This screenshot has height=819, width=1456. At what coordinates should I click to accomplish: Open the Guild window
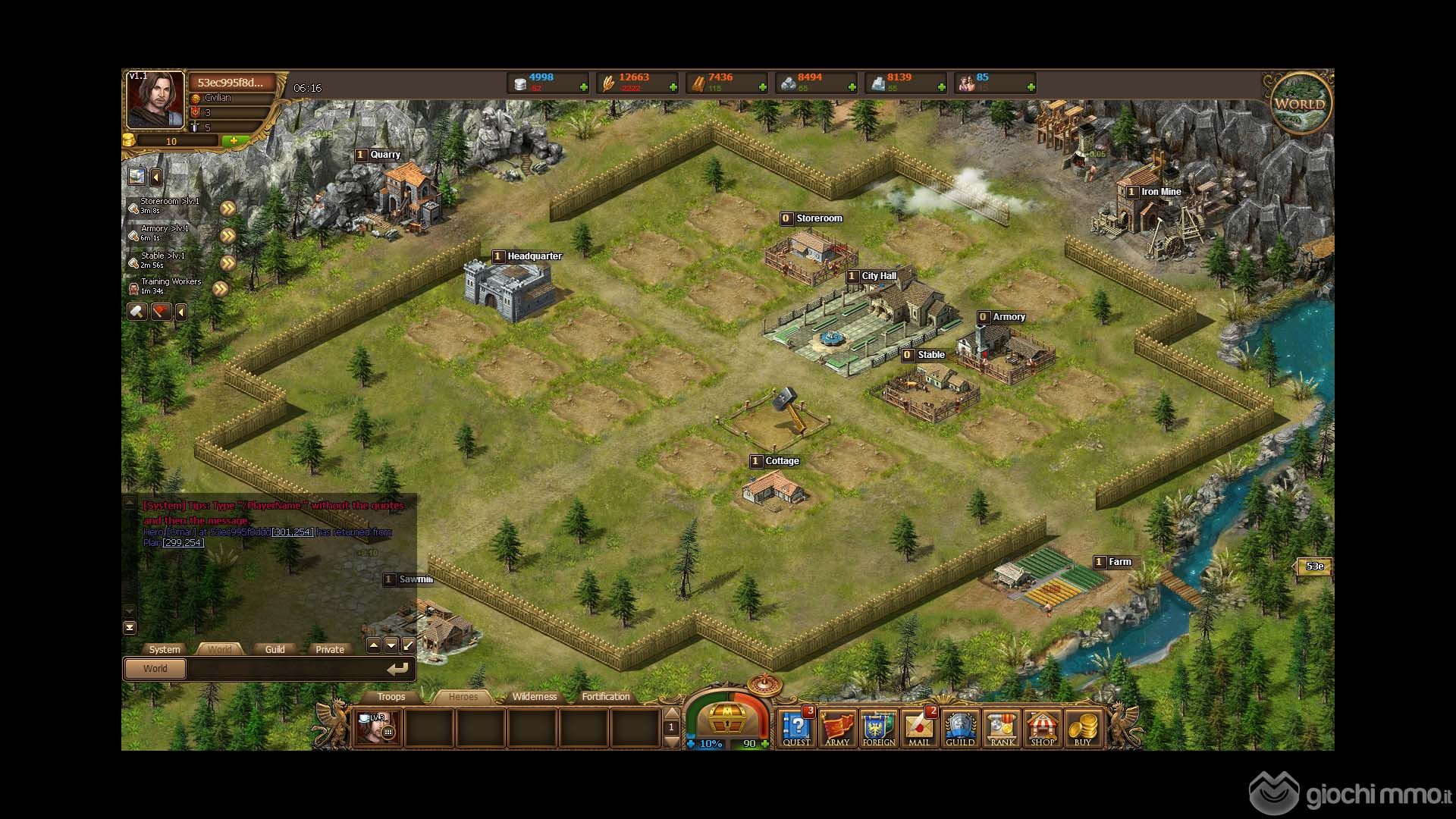(960, 728)
